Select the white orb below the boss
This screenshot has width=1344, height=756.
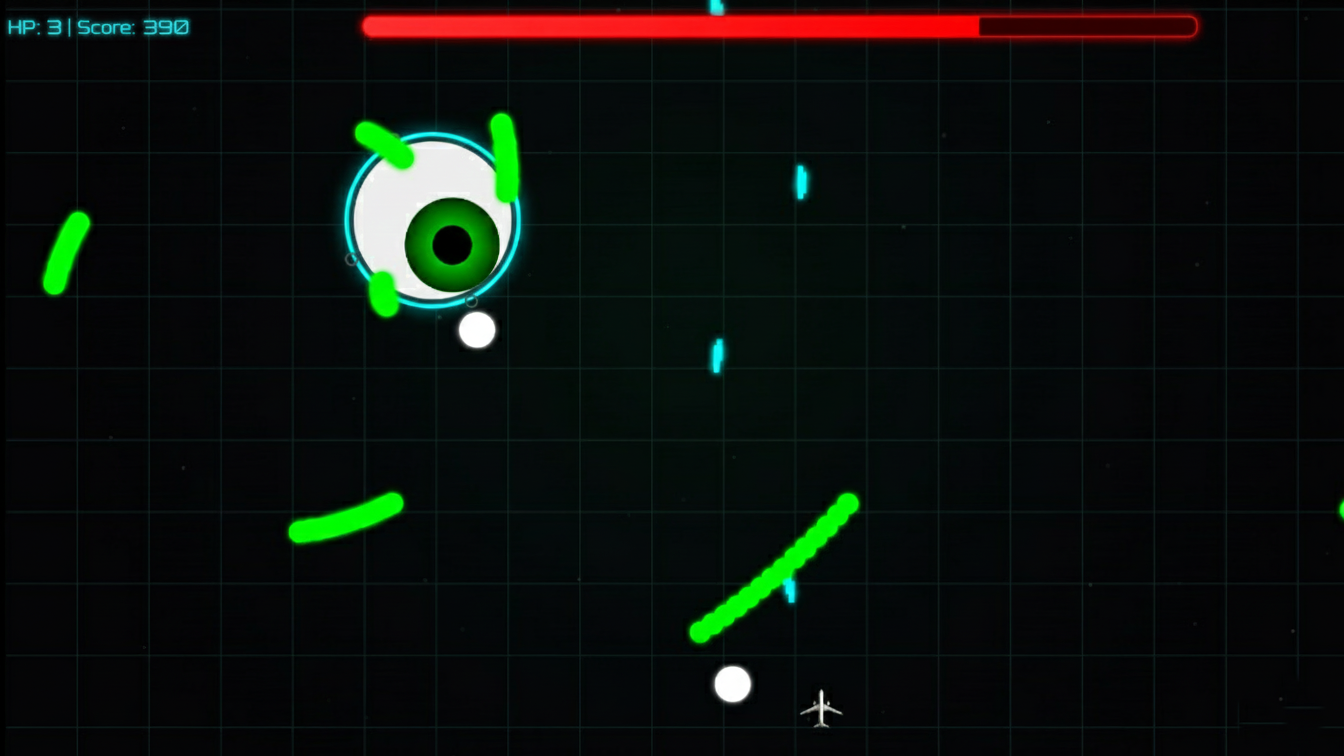[x=477, y=330]
